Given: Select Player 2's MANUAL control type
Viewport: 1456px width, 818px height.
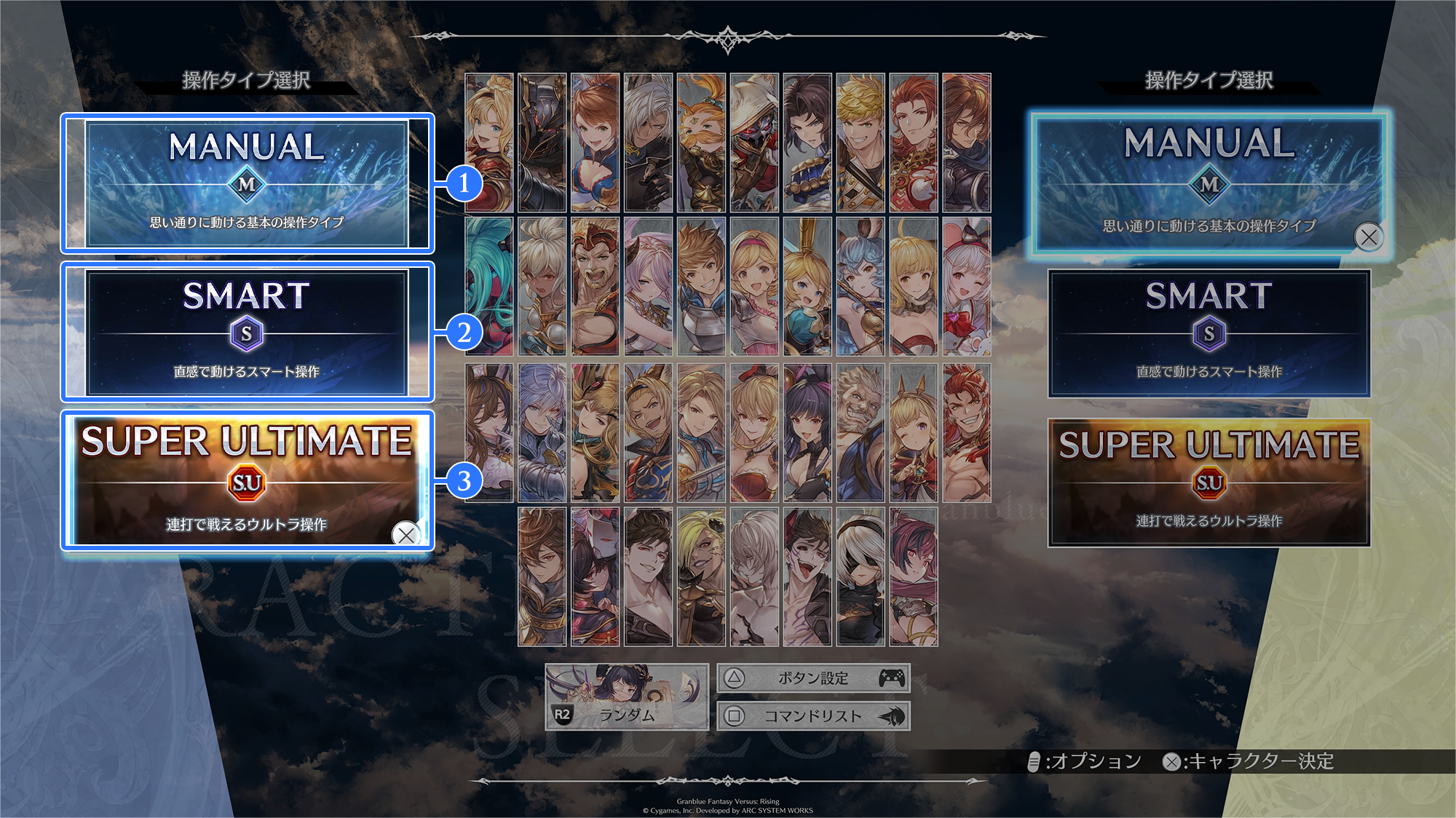Looking at the screenshot, I should [1209, 183].
